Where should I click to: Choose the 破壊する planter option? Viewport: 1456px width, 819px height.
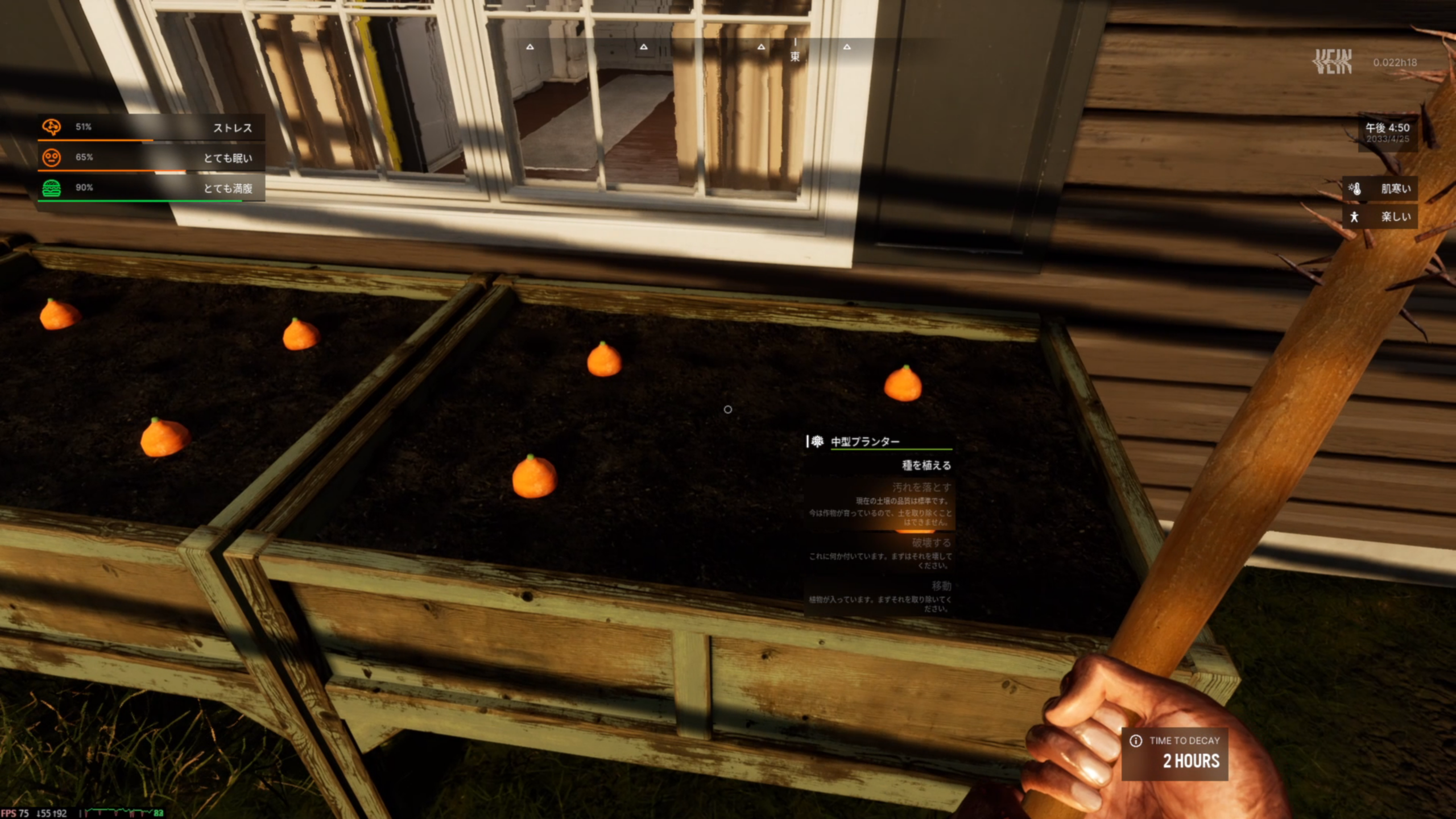tap(930, 543)
